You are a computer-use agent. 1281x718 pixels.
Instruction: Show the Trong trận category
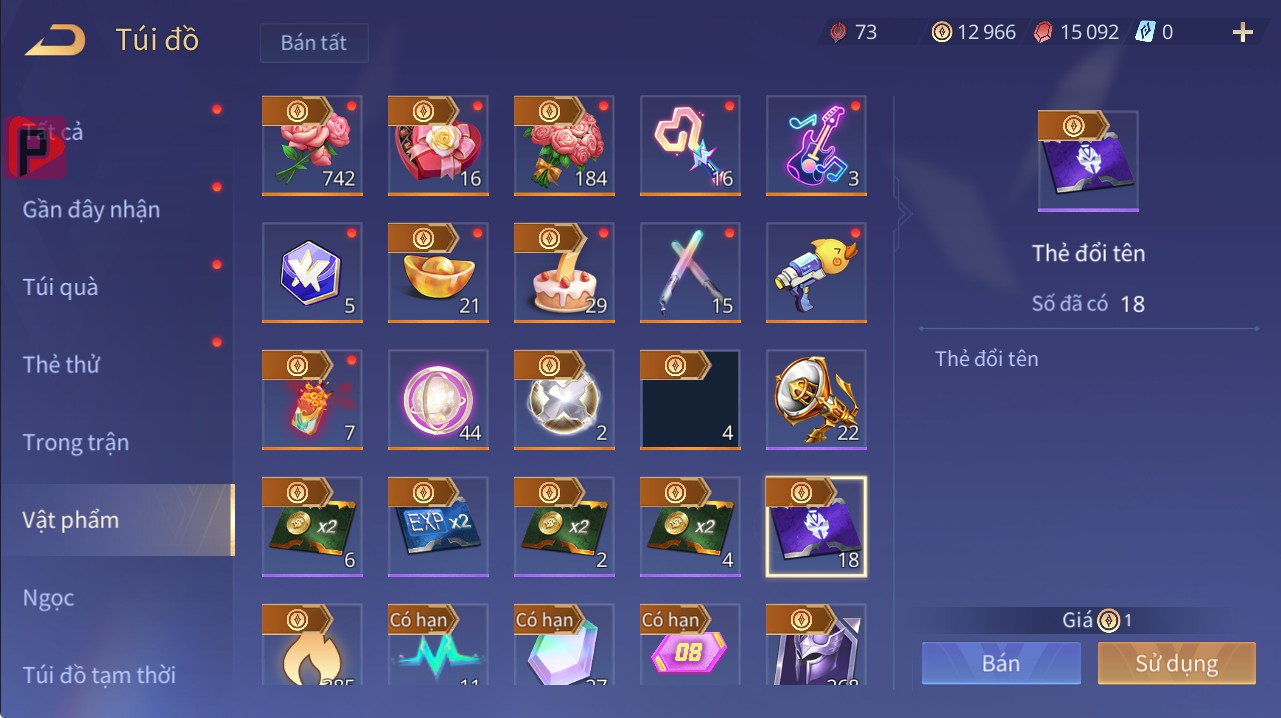pyautogui.click(x=76, y=442)
